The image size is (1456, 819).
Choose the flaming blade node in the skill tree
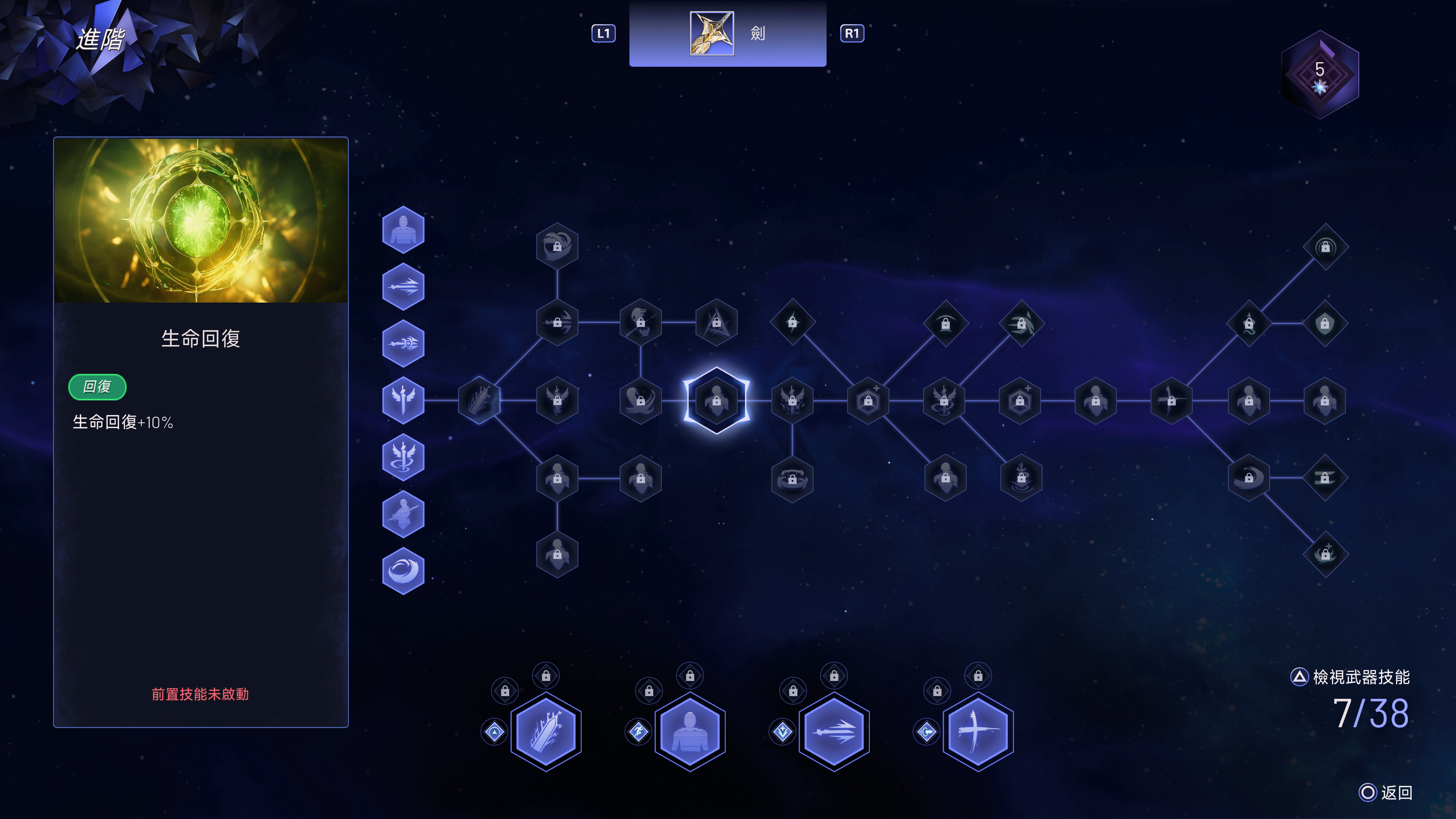point(479,400)
